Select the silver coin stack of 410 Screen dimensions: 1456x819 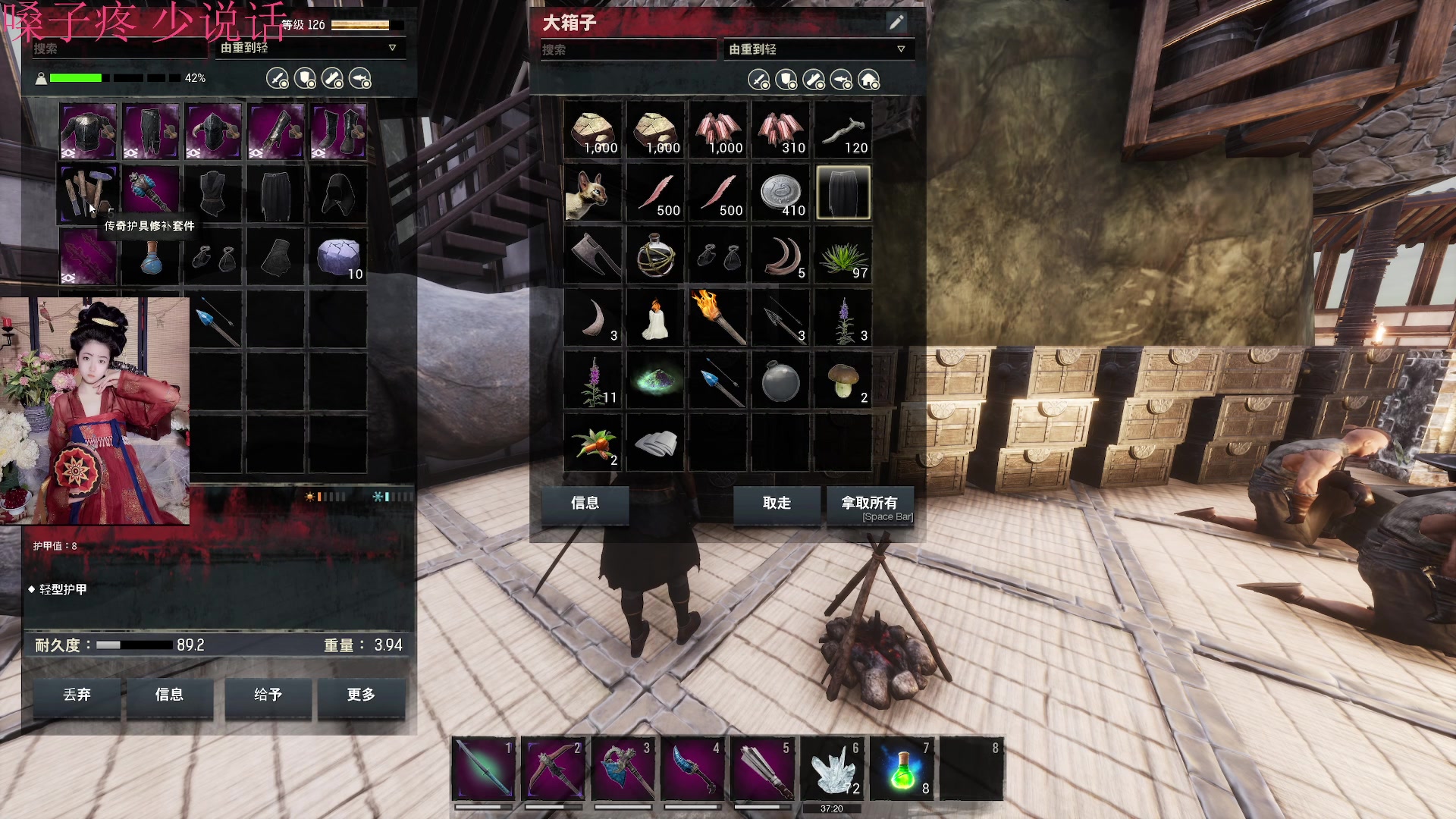780,193
